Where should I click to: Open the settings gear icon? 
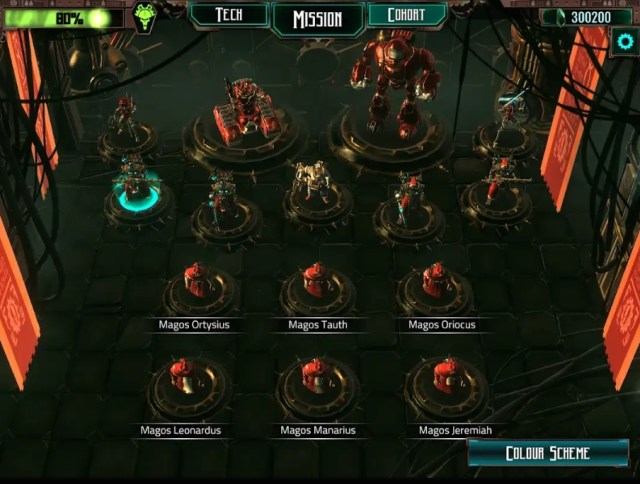click(625, 42)
